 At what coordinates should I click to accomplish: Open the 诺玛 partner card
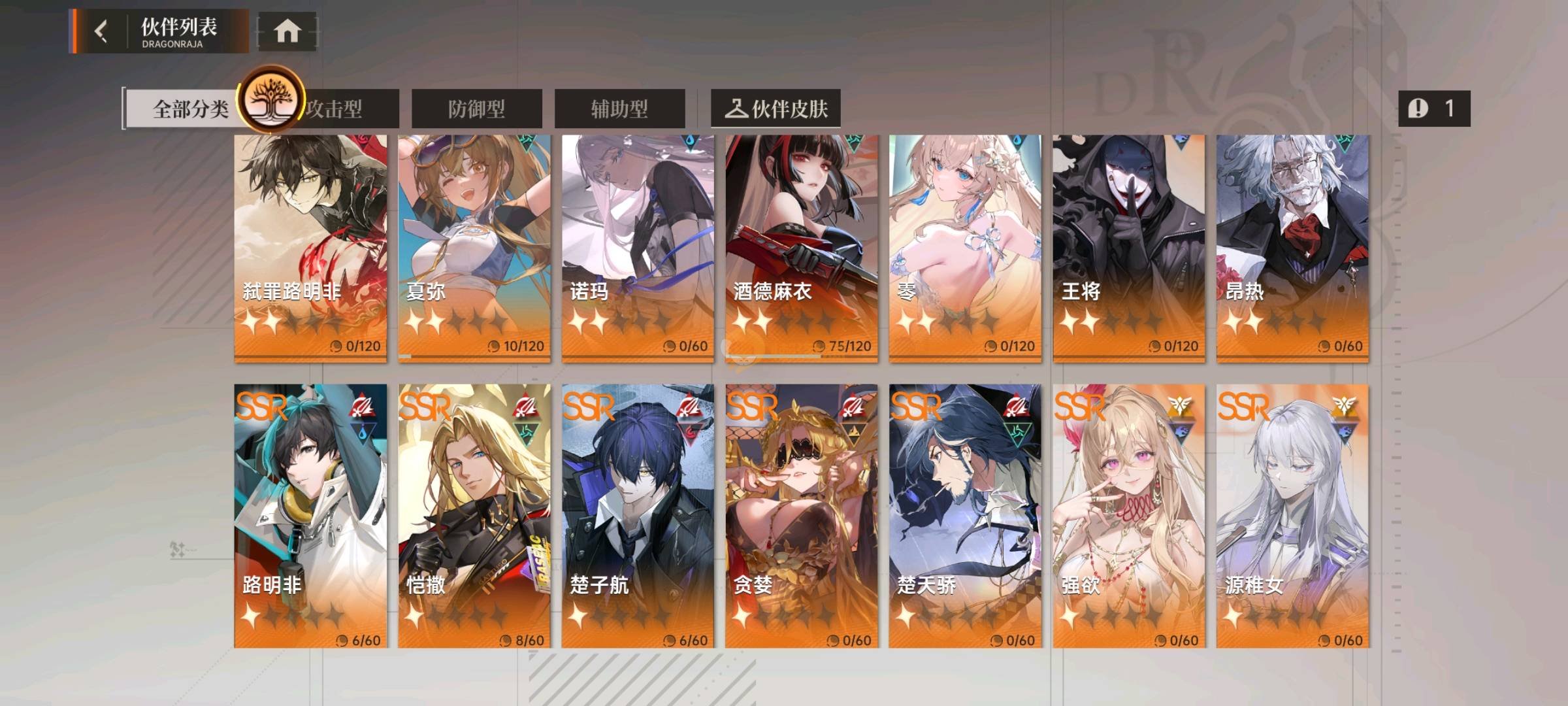click(638, 247)
